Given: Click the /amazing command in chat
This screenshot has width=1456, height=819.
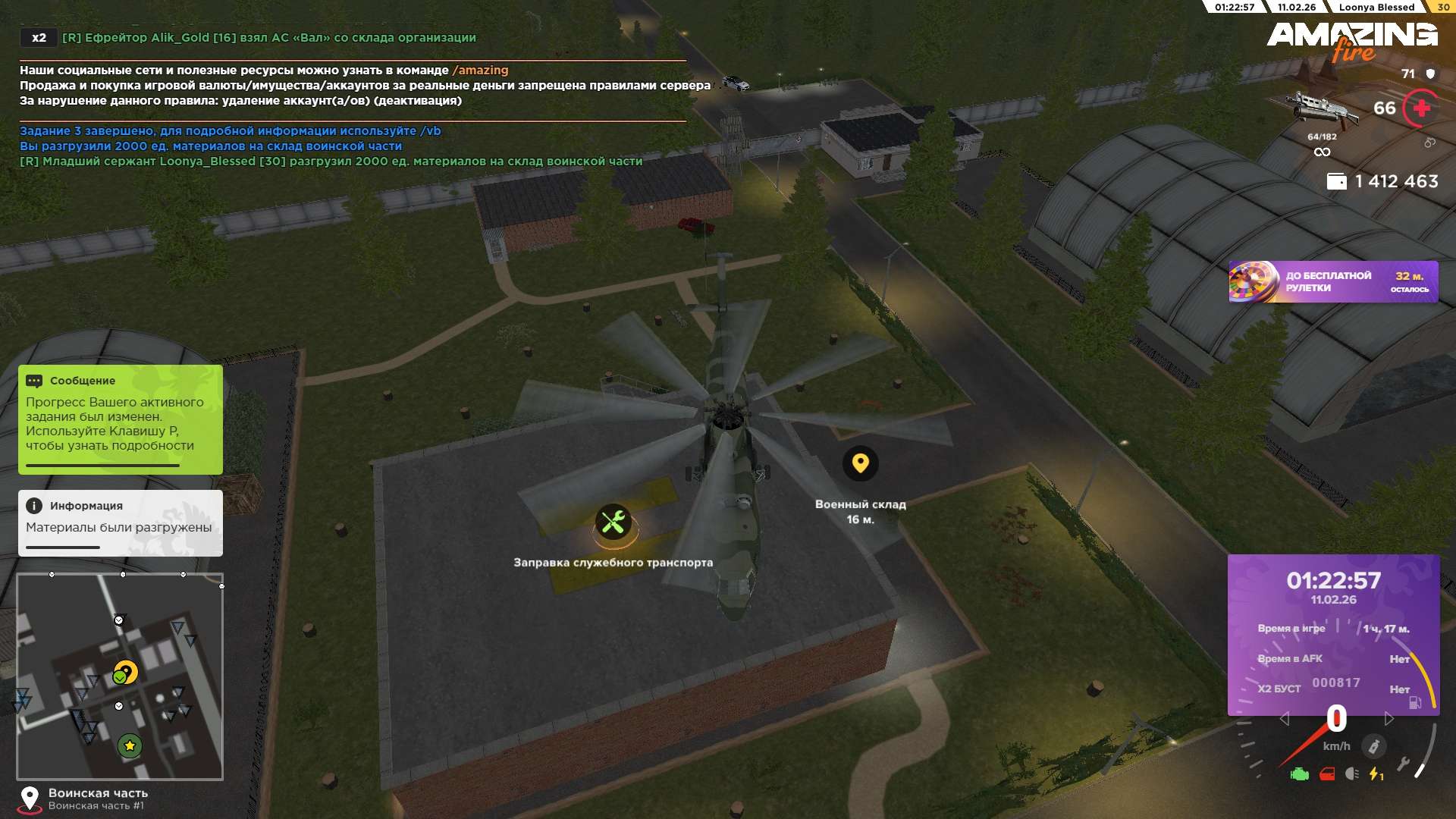Looking at the screenshot, I should pyautogui.click(x=481, y=71).
